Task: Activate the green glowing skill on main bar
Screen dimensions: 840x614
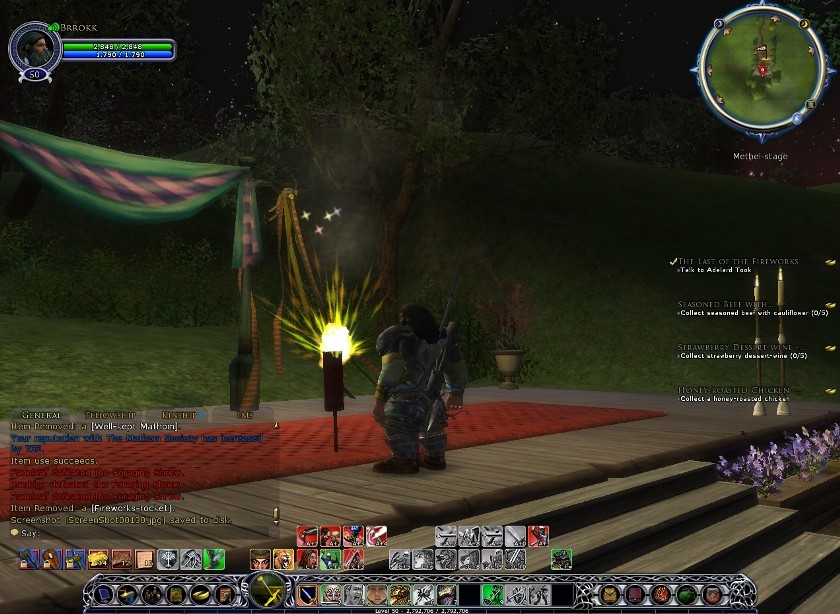Action: (491, 594)
